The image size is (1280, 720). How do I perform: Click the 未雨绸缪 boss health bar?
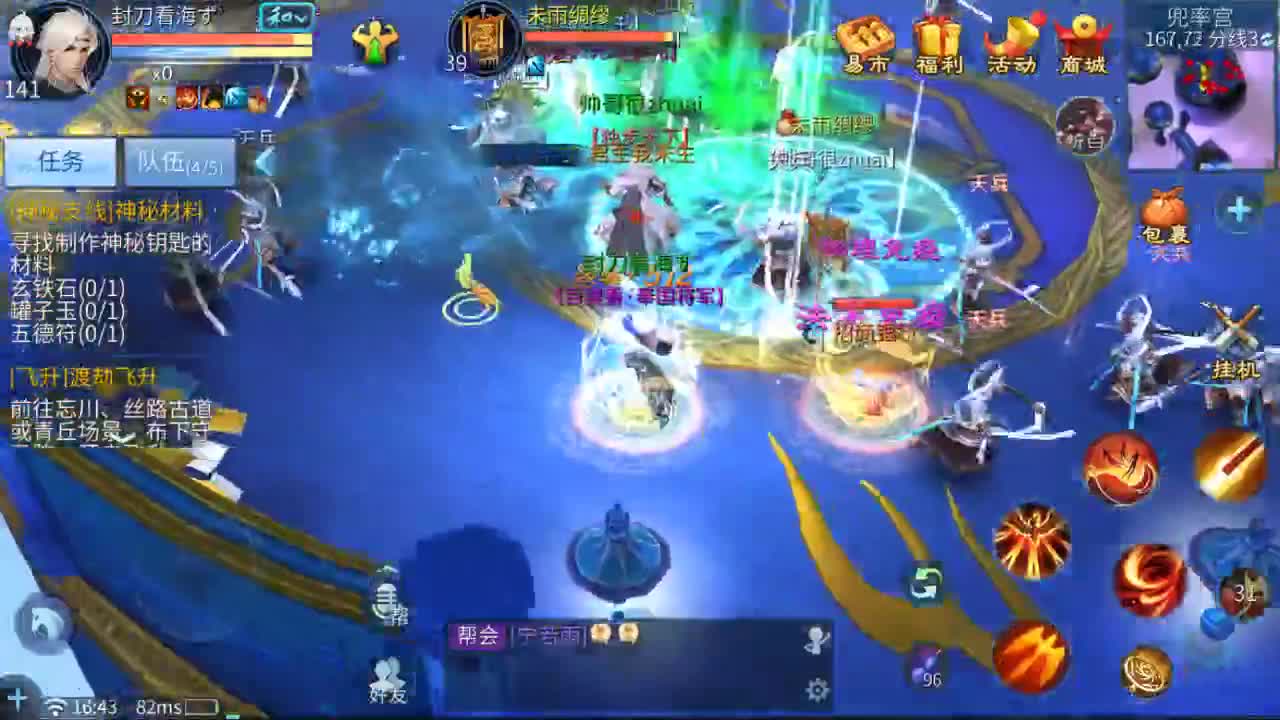pyautogui.click(x=600, y=35)
